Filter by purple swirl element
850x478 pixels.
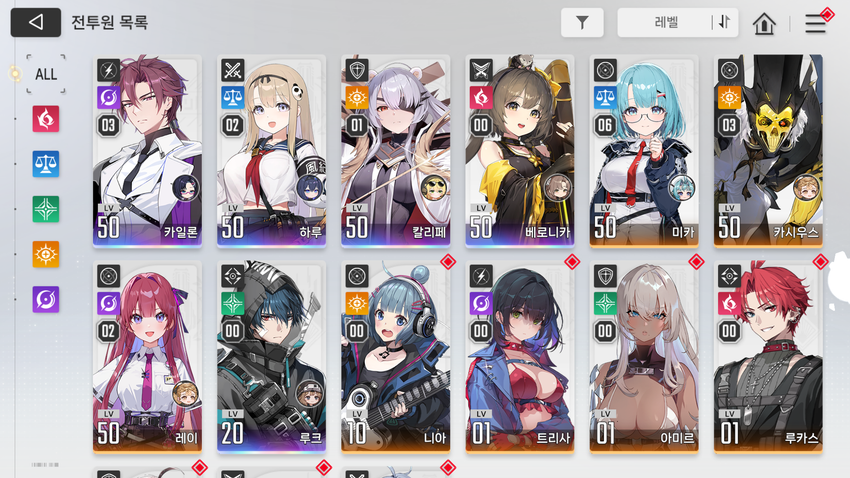point(46,299)
